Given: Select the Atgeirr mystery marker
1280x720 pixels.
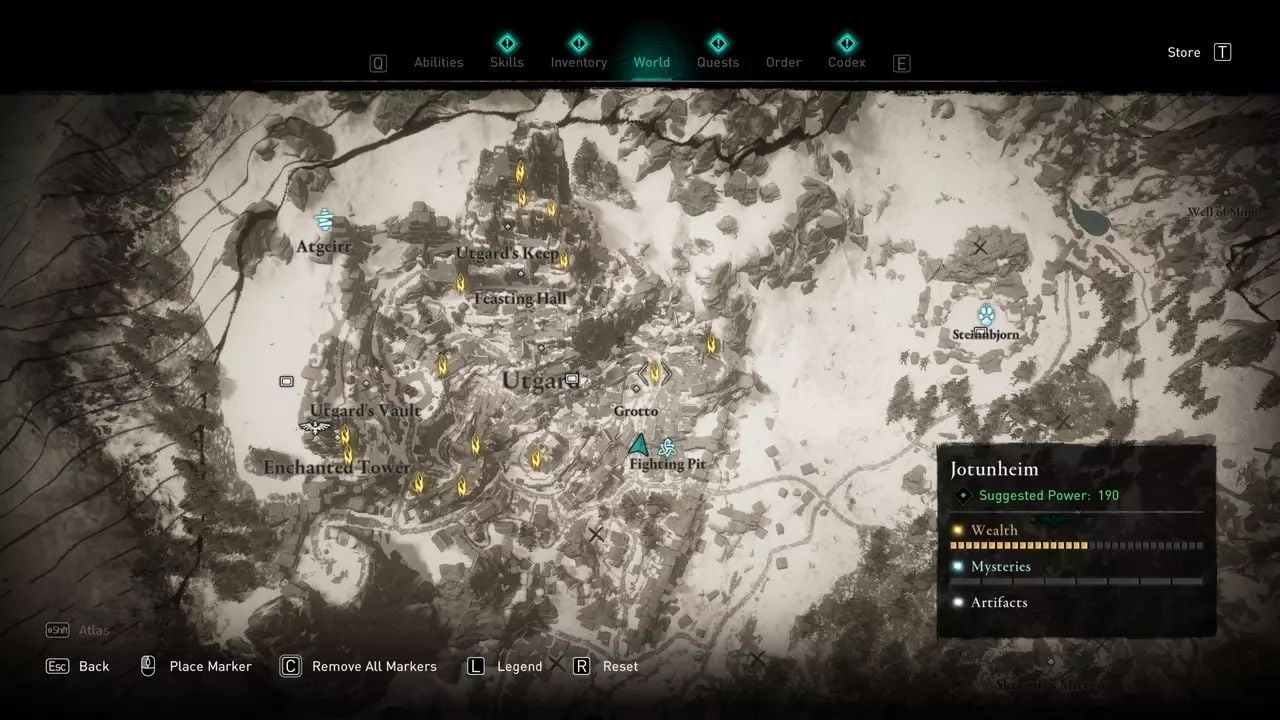Looking at the screenshot, I should pos(324,220).
